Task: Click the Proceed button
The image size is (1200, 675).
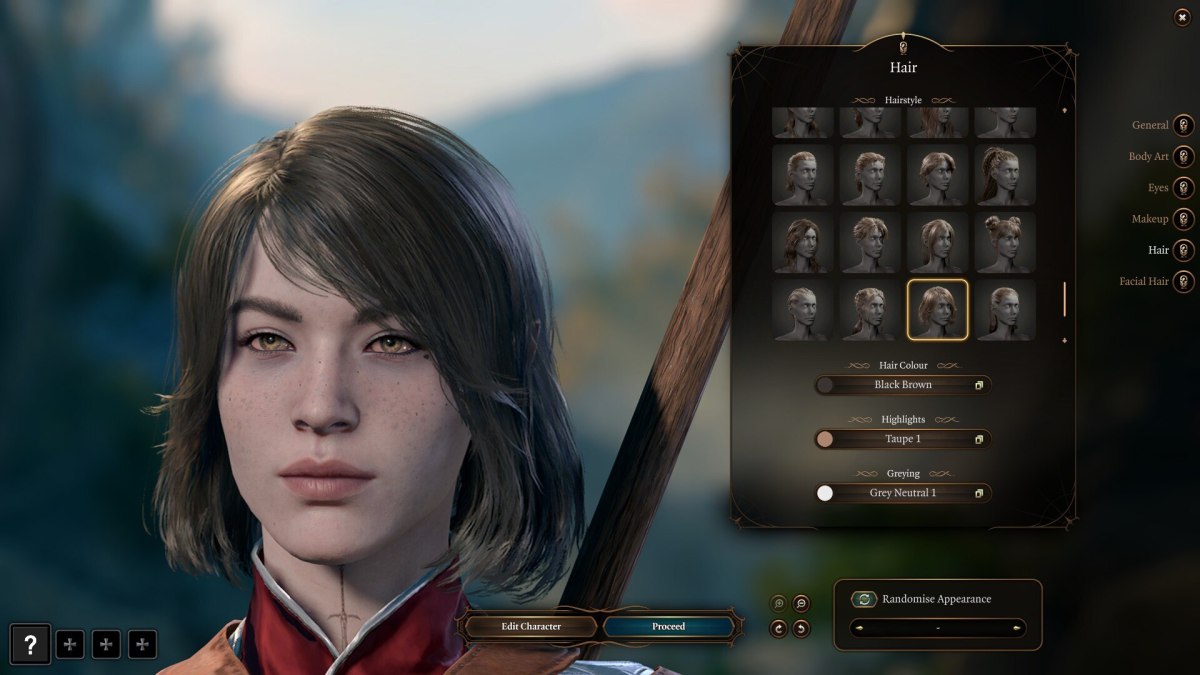Action: pyautogui.click(x=669, y=627)
